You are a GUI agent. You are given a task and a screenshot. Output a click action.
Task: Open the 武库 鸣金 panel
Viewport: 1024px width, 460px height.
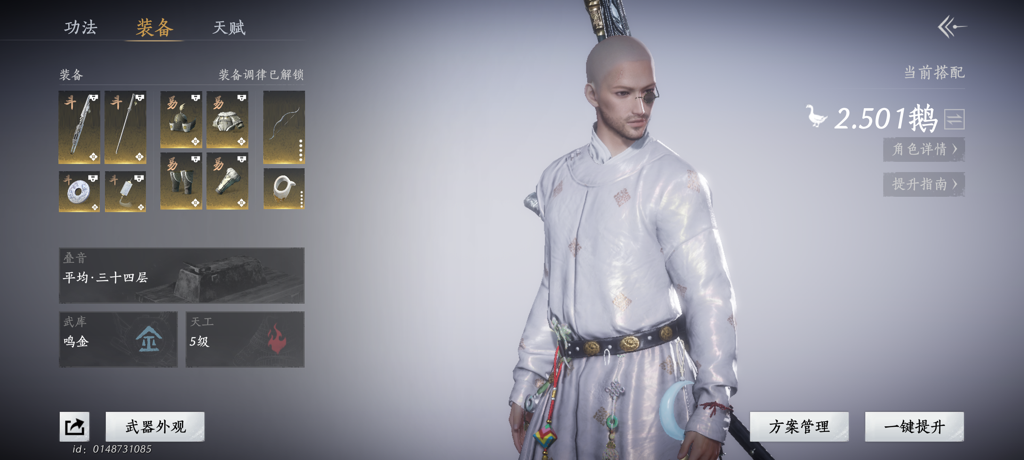118,339
